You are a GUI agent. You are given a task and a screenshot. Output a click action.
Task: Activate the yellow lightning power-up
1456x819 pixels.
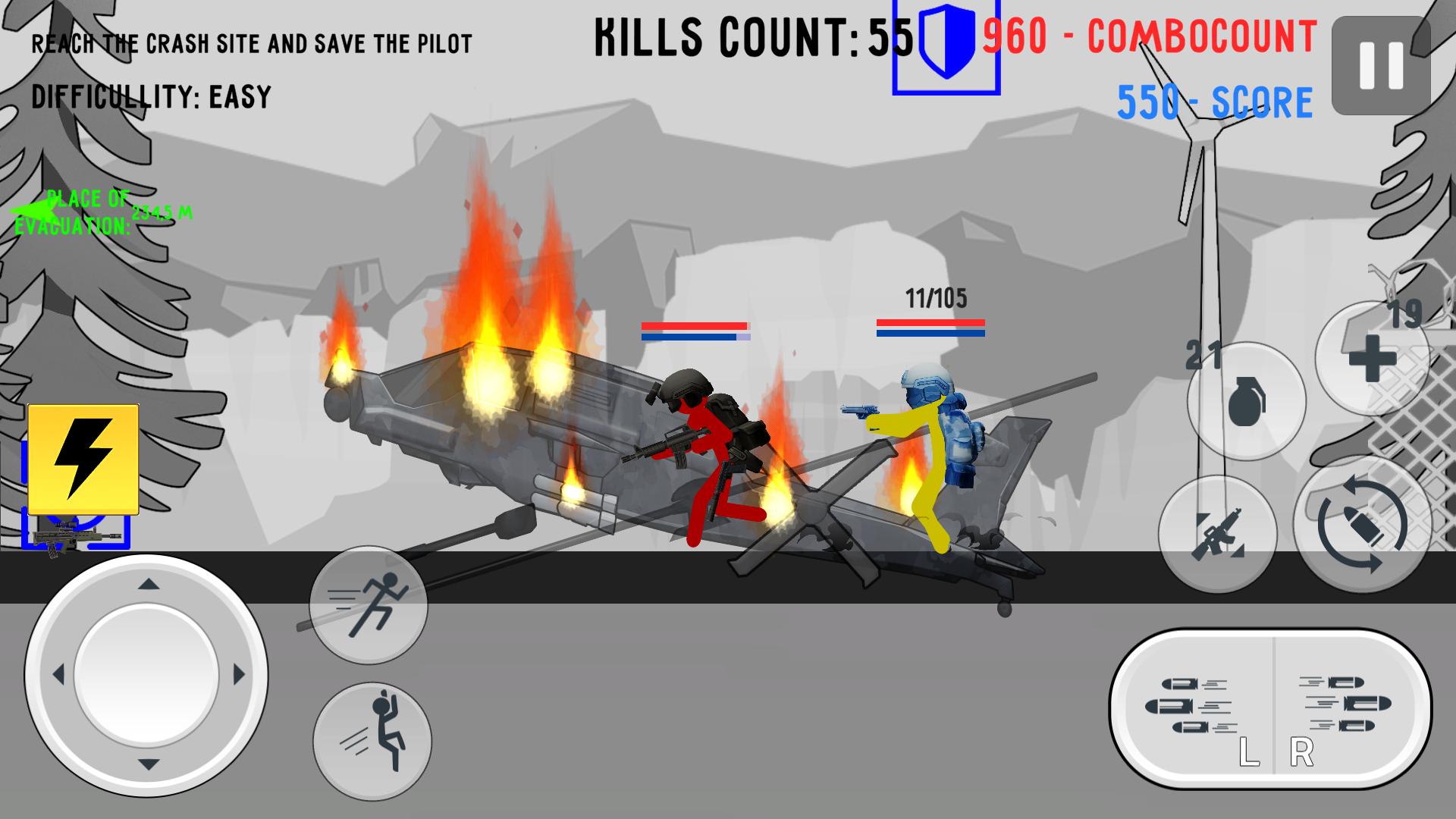coord(83,458)
